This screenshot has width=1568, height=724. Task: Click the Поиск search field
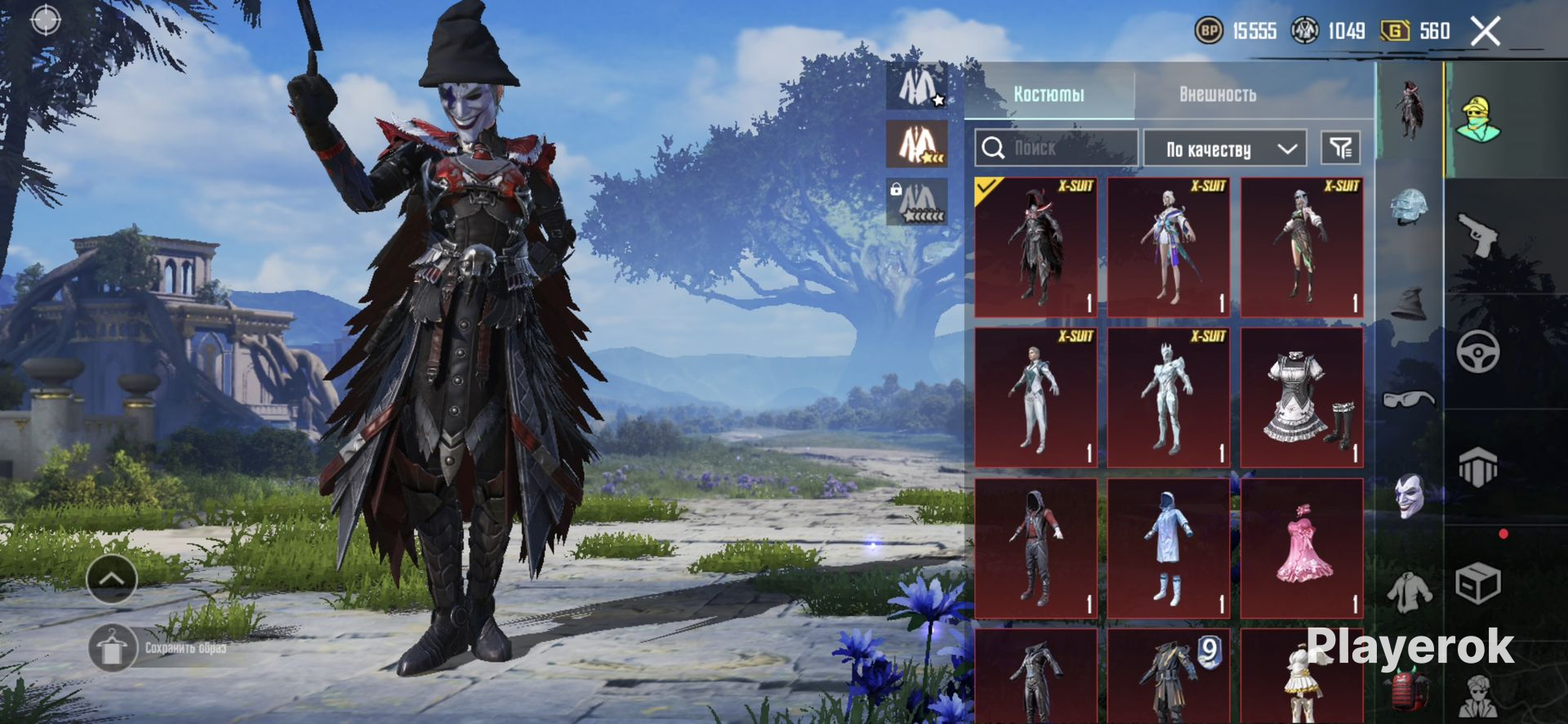pos(1056,148)
